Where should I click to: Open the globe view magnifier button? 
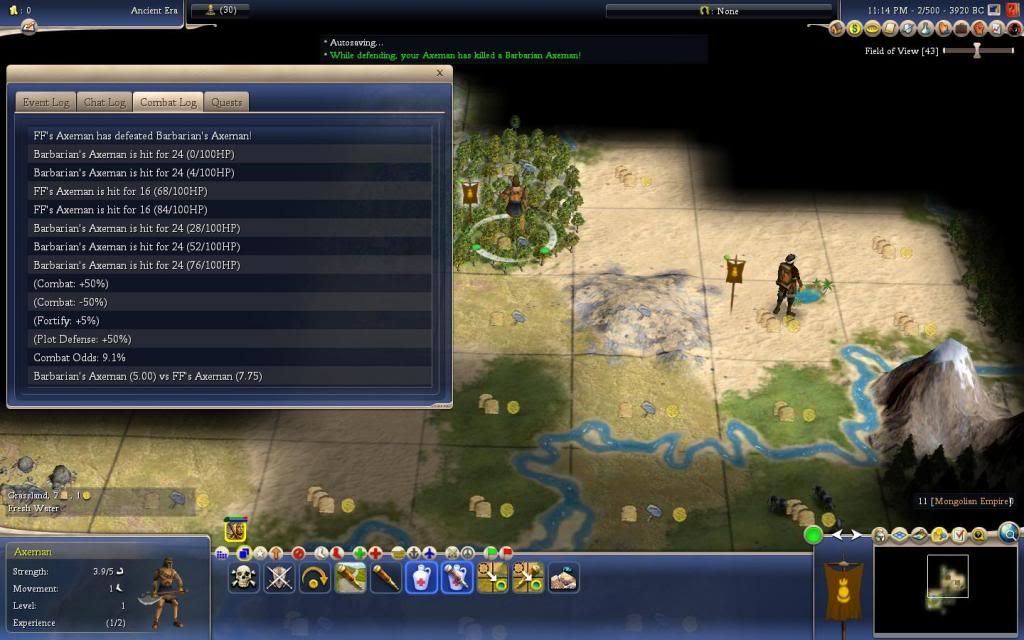click(x=1009, y=533)
